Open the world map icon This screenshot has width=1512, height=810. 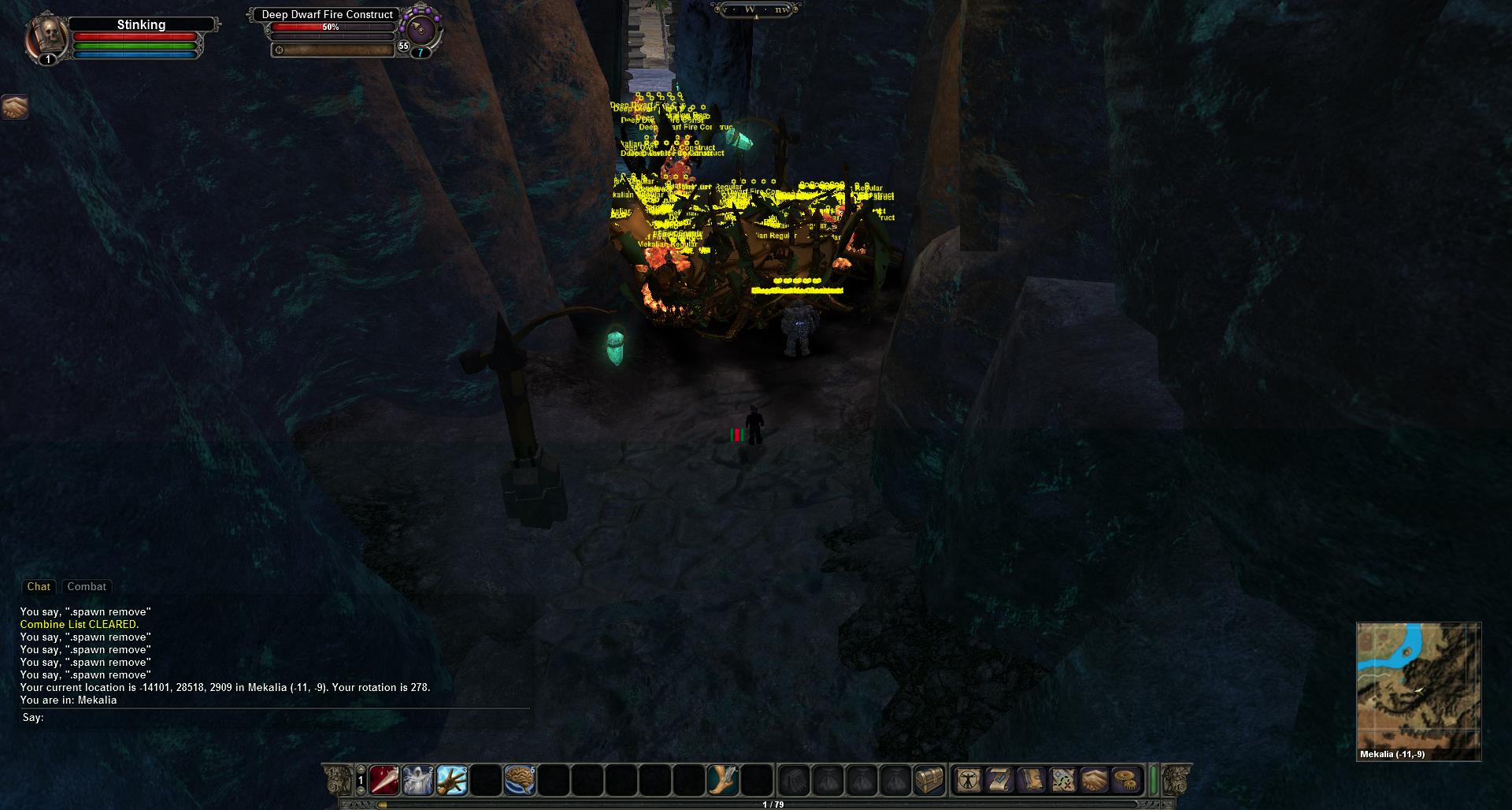coord(1063,780)
